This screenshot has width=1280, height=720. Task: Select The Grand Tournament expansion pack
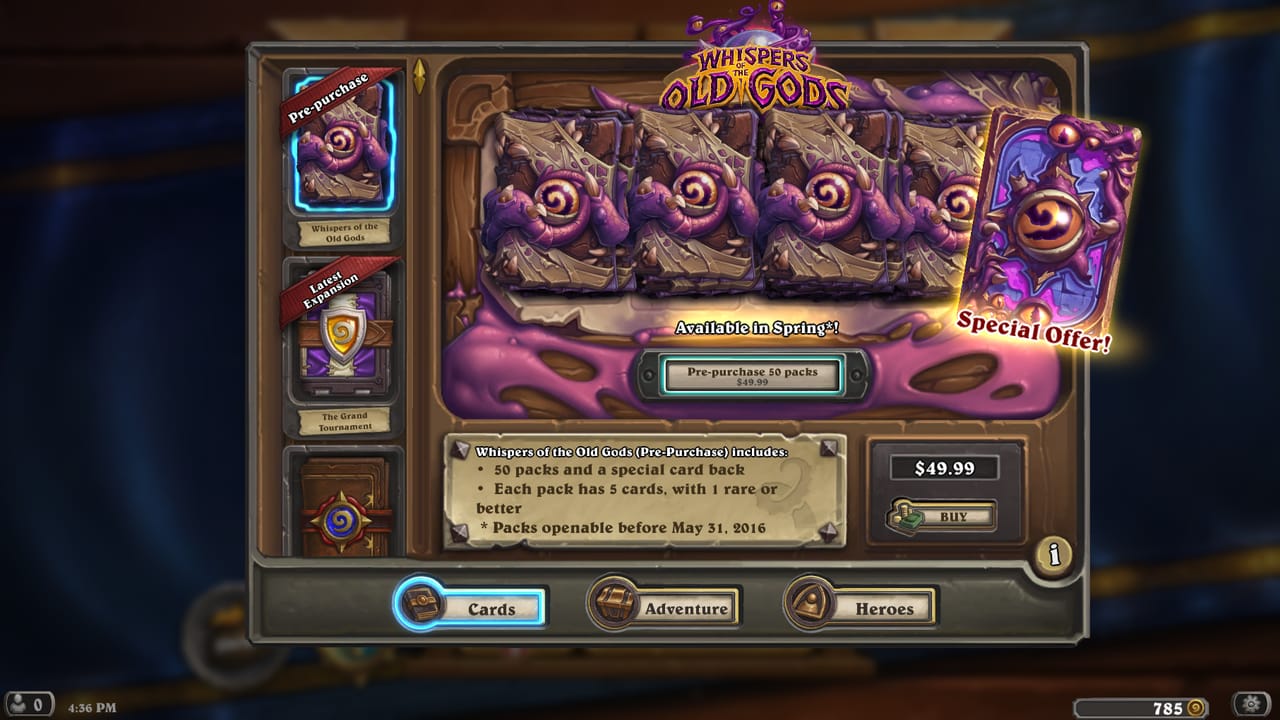[x=344, y=335]
